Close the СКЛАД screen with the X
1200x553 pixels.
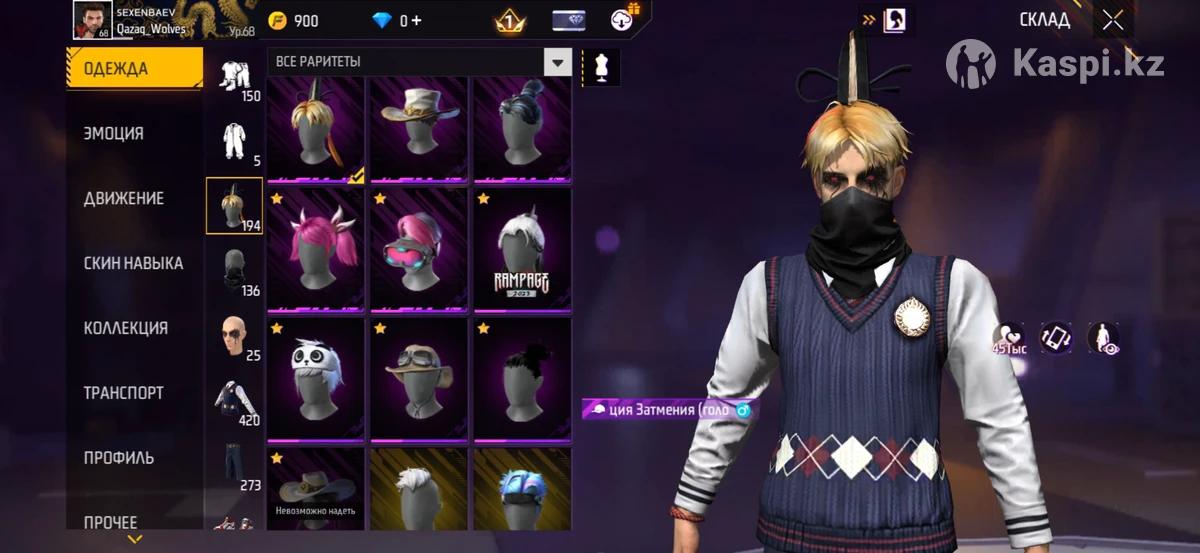click(1112, 20)
